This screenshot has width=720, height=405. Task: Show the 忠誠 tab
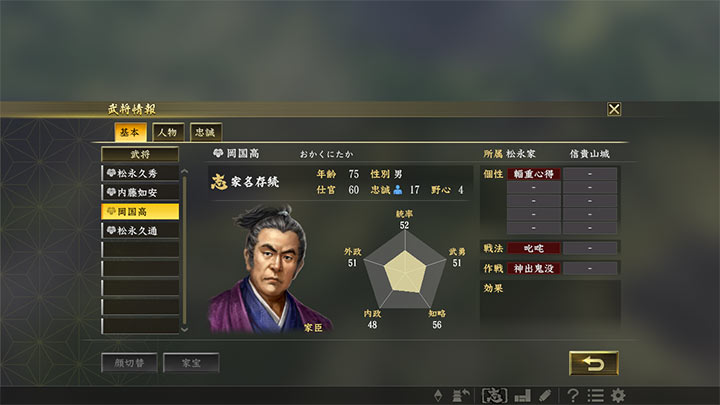(204, 132)
